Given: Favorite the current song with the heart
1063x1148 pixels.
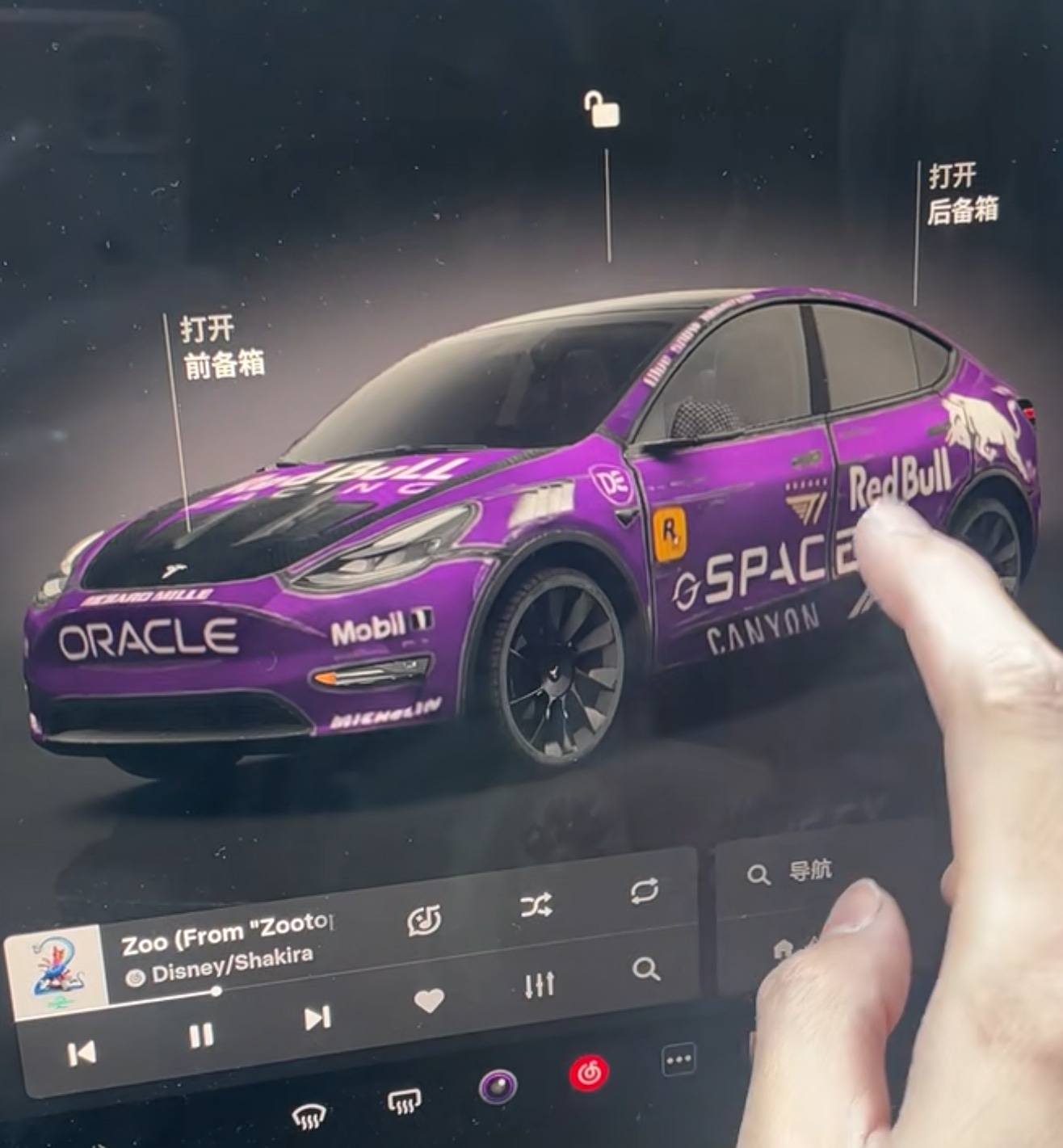Looking at the screenshot, I should click(429, 1000).
